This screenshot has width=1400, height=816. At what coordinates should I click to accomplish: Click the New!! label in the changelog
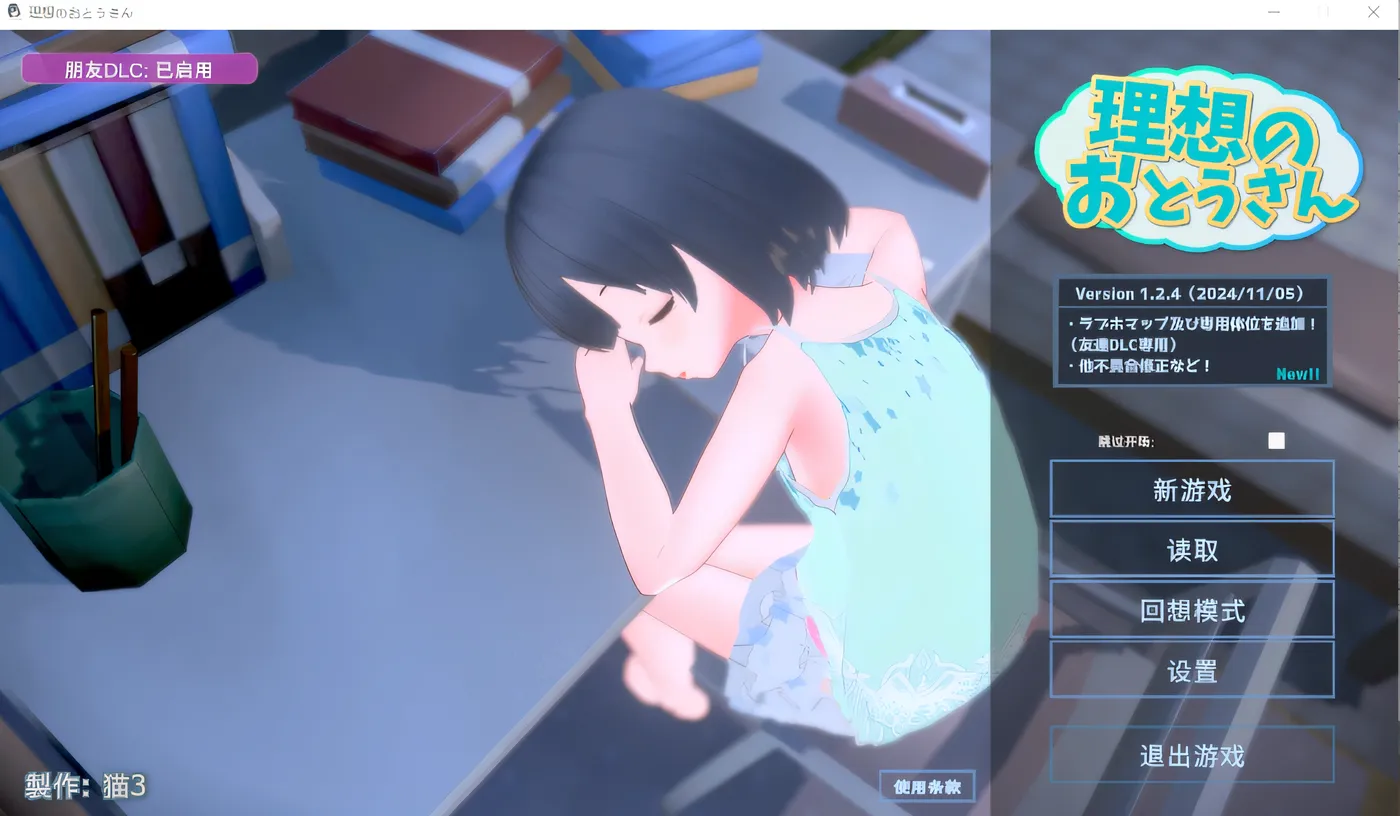[x=1297, y=374]
